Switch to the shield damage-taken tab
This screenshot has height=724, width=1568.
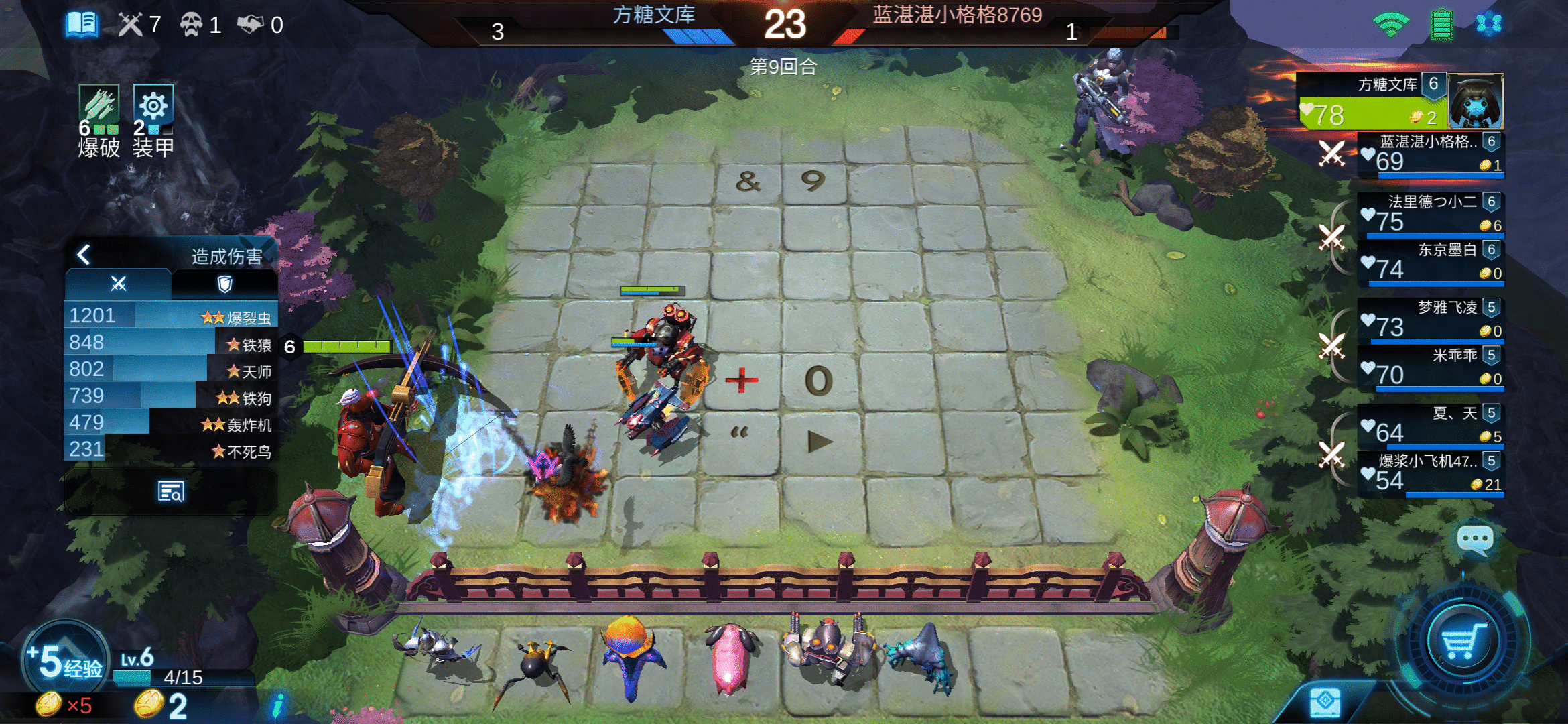click(225, 282)
